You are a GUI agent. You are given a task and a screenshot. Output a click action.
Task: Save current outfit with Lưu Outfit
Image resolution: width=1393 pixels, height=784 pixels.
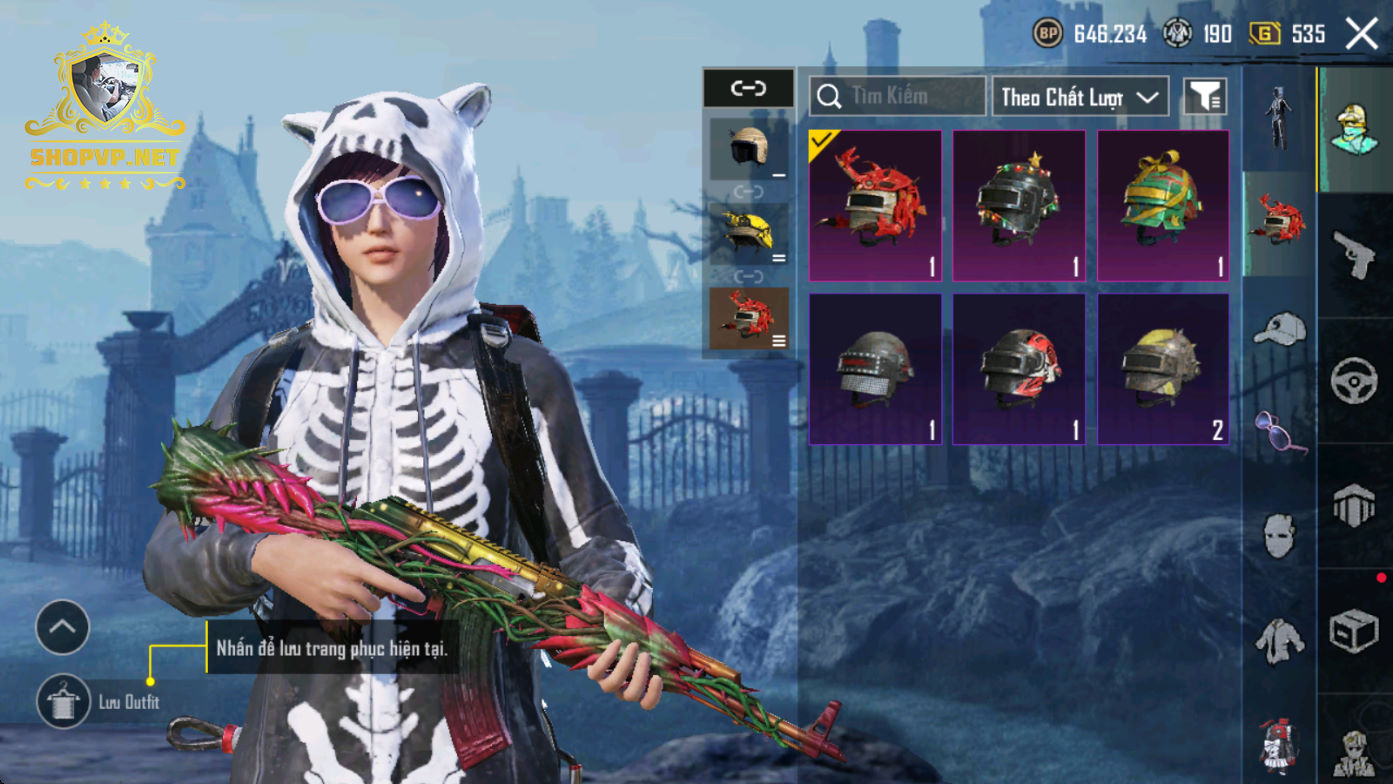point(63,701)
